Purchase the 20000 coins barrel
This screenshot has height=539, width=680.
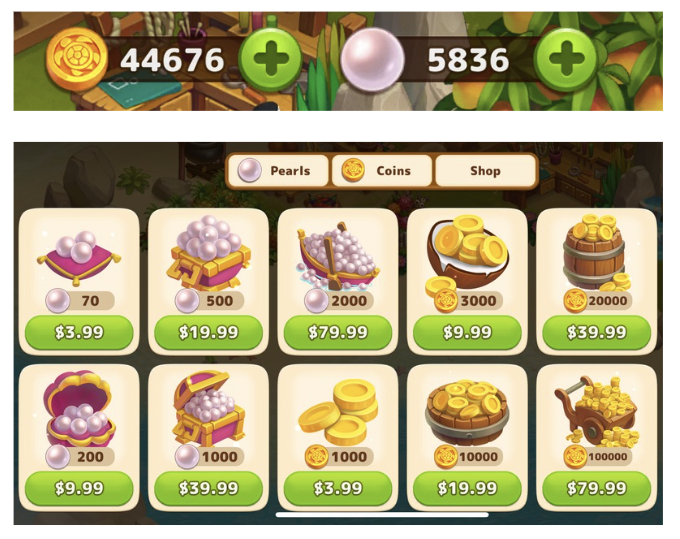pos(597,332)
